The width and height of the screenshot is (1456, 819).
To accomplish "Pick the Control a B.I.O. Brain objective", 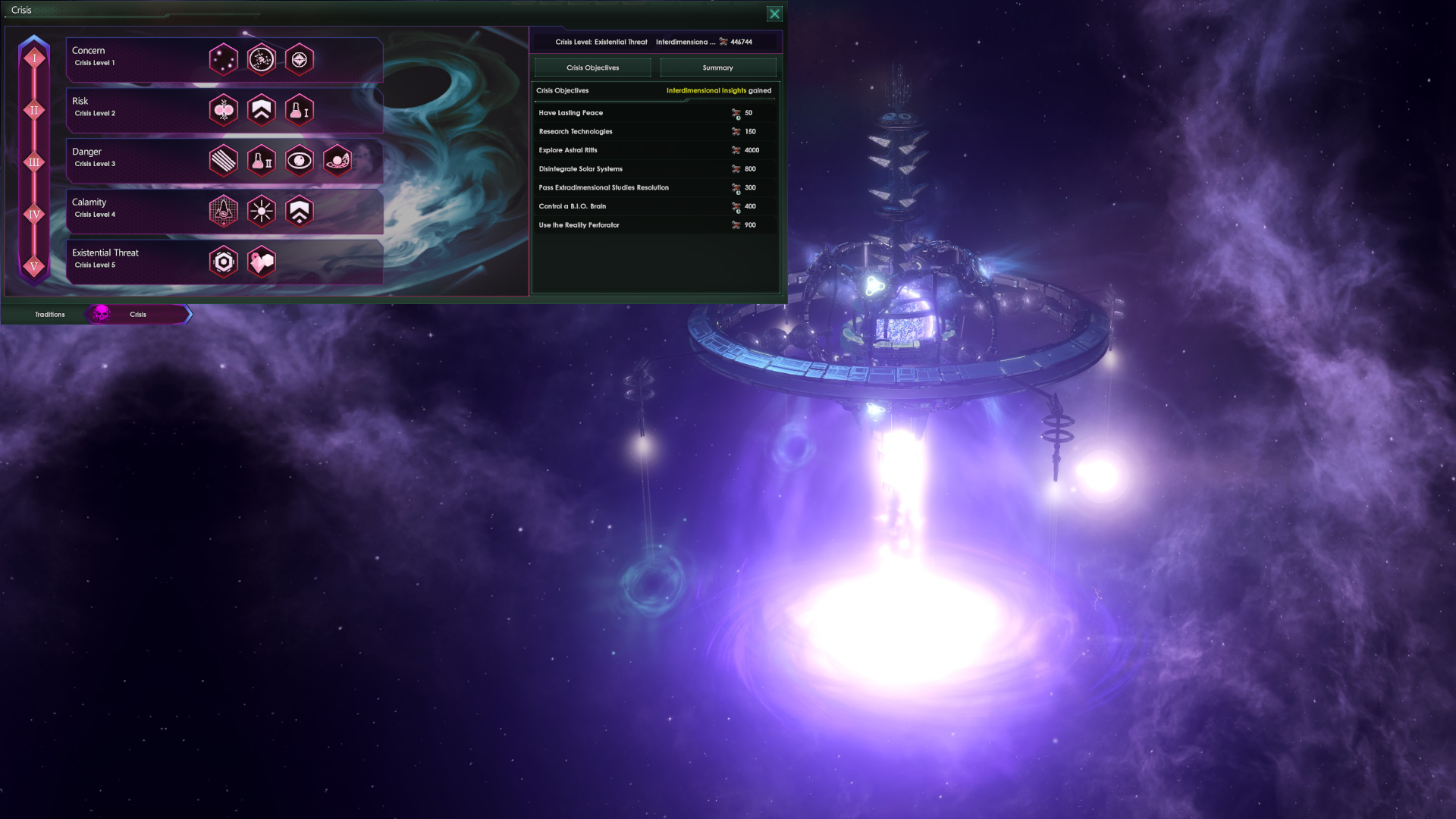I will click(x=654, y=206).
